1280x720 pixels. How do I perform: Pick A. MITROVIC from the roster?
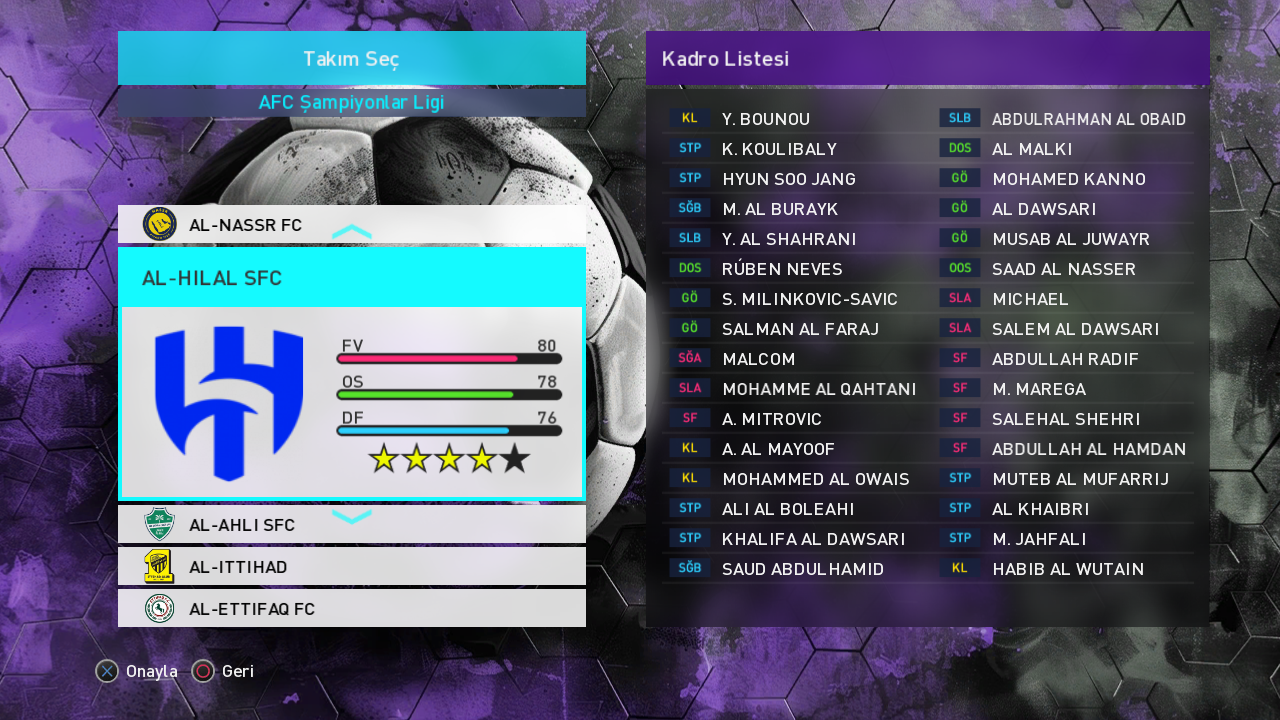click(771, 419)
